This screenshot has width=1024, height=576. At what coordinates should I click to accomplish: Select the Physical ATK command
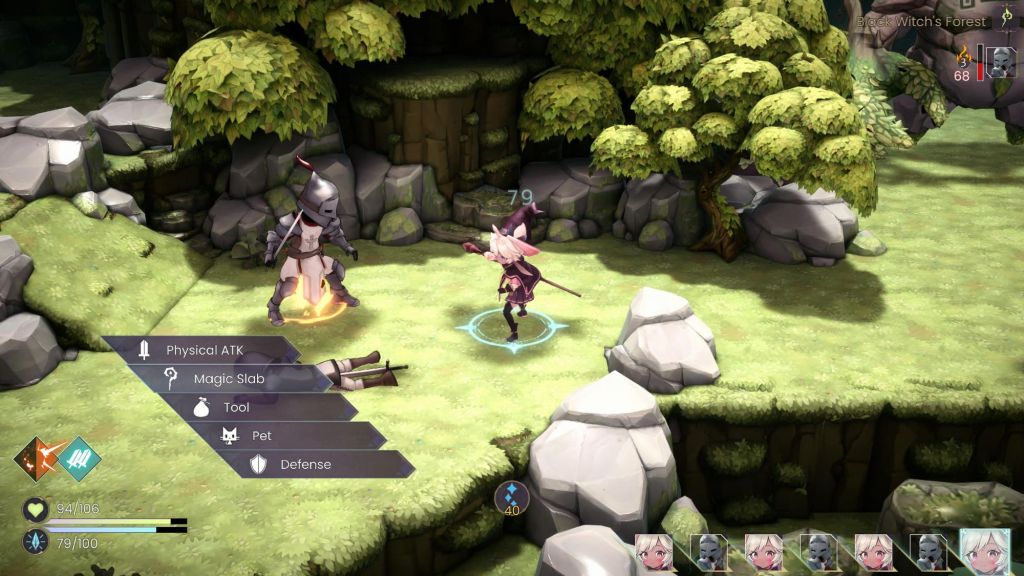click(x=204, y=350)
